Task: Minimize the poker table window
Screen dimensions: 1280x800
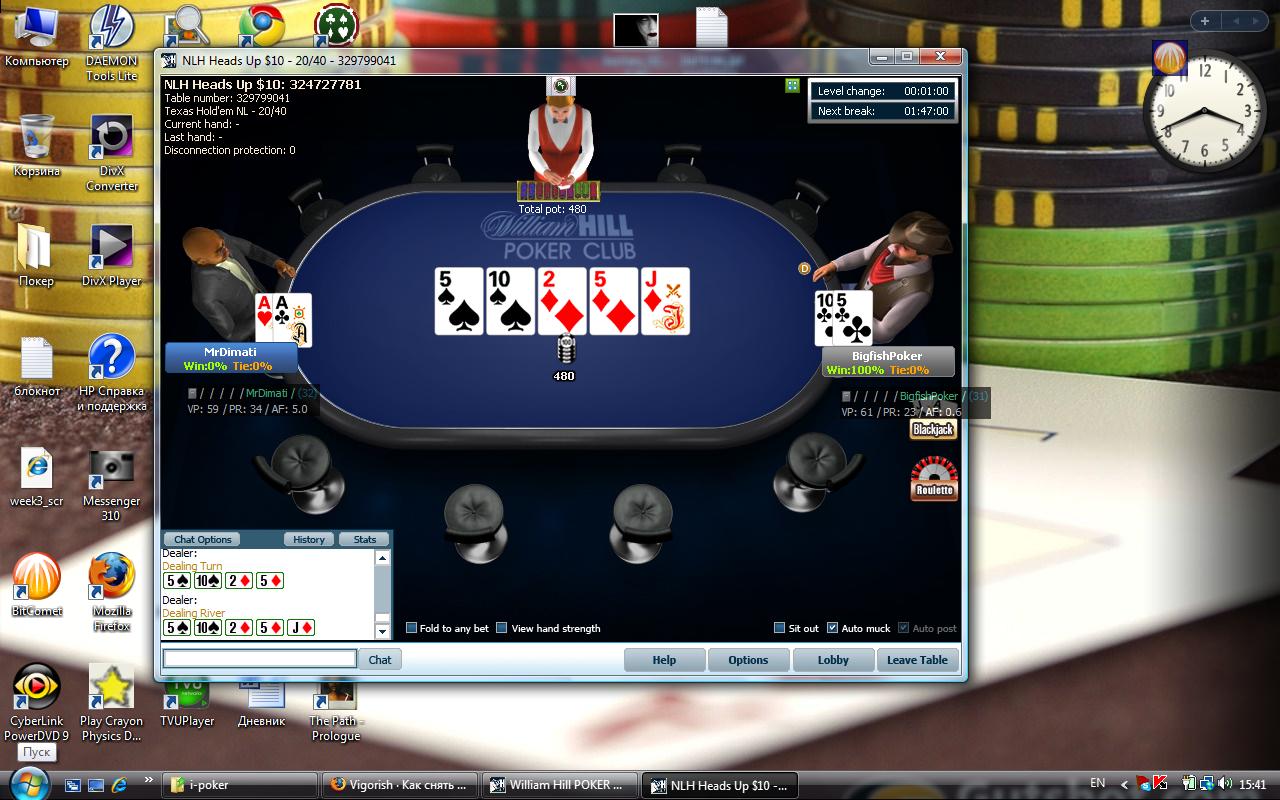Action: point(881,57)
